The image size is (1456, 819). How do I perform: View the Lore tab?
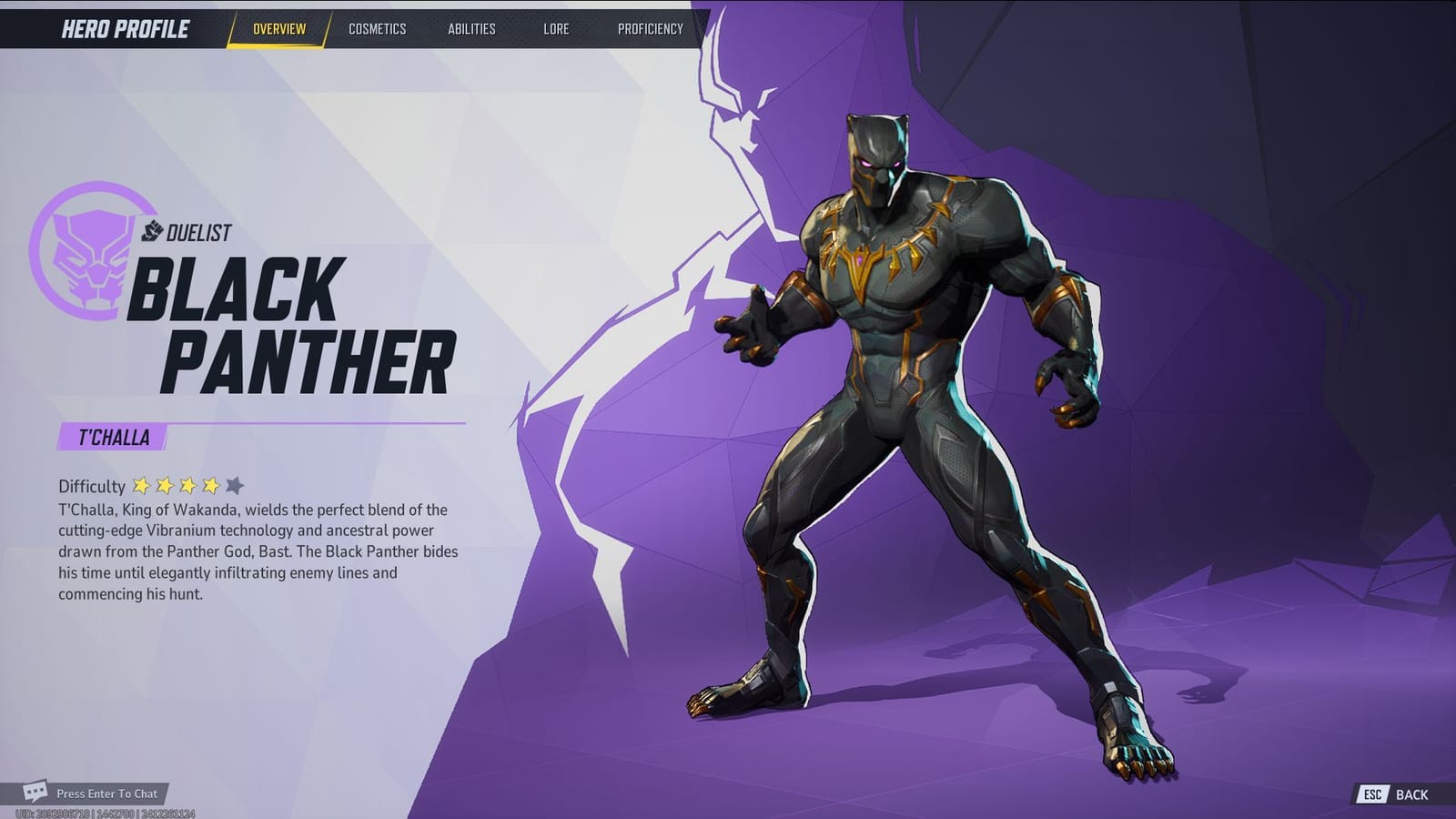click(556, 28)
